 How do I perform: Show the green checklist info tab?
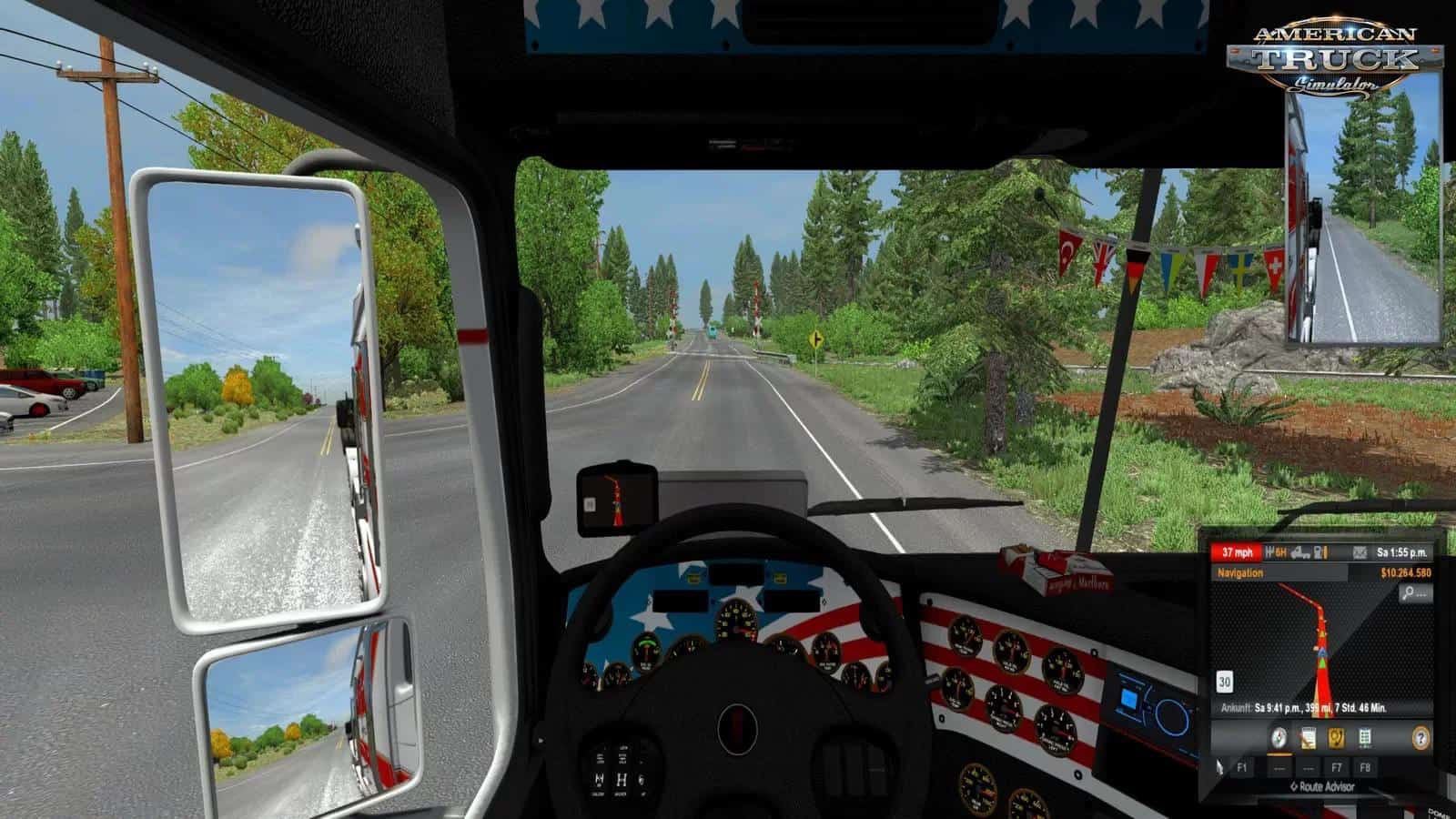pyautogui.click(x=1365, y=737)
